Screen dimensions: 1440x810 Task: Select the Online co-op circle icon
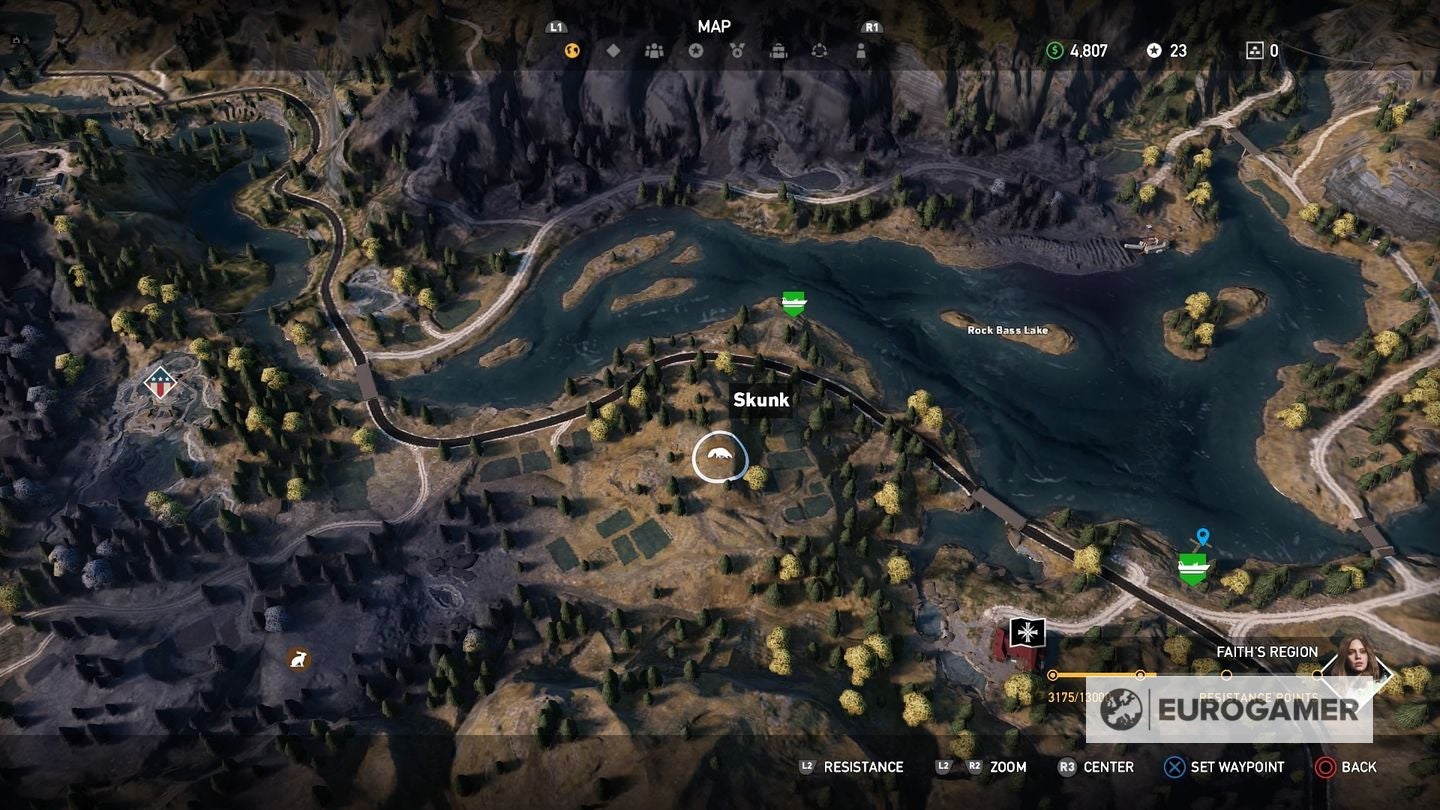pyautogui.click(x=821, y=50)
